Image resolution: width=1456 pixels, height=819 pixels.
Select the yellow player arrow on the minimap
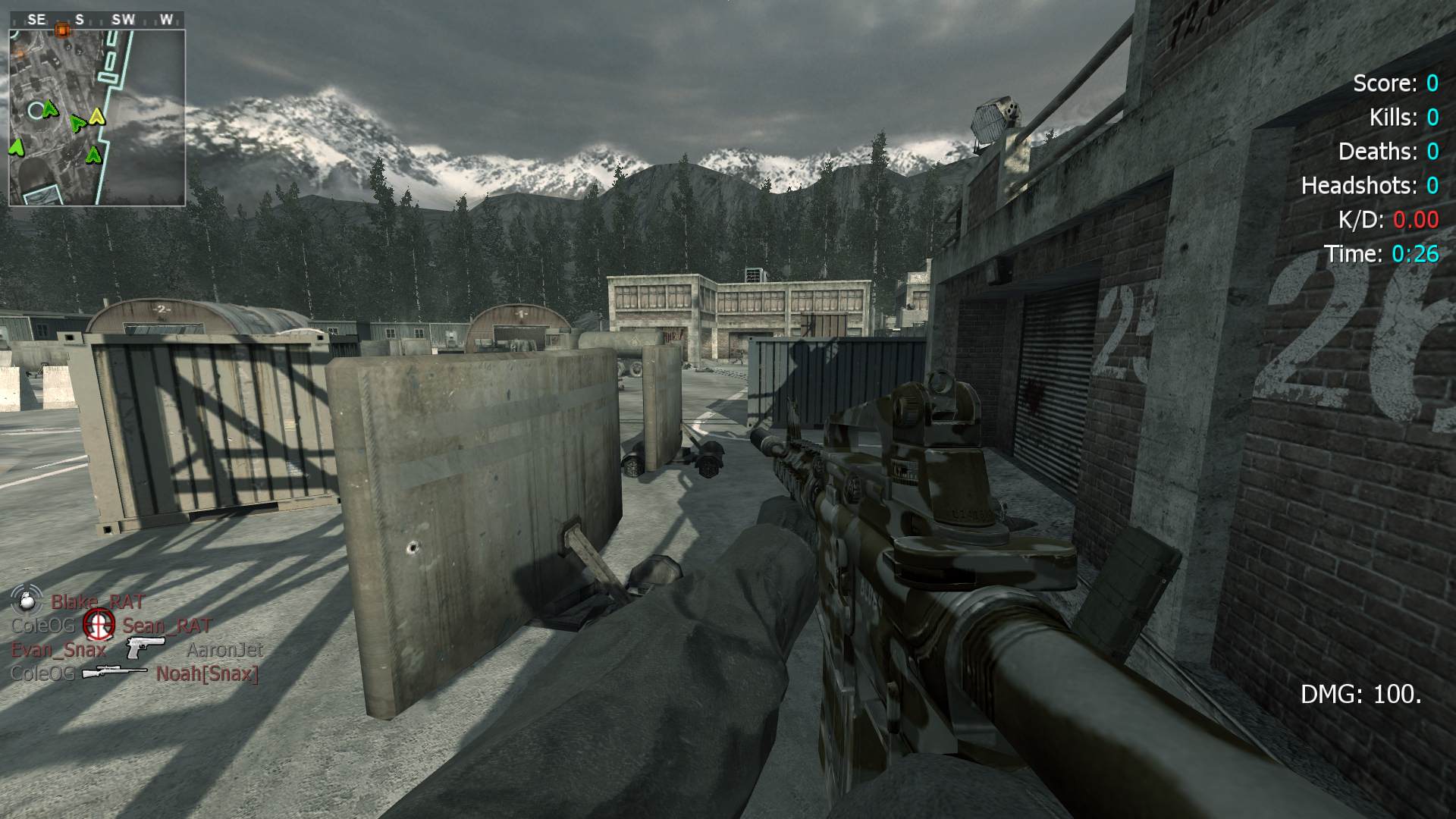96,116
